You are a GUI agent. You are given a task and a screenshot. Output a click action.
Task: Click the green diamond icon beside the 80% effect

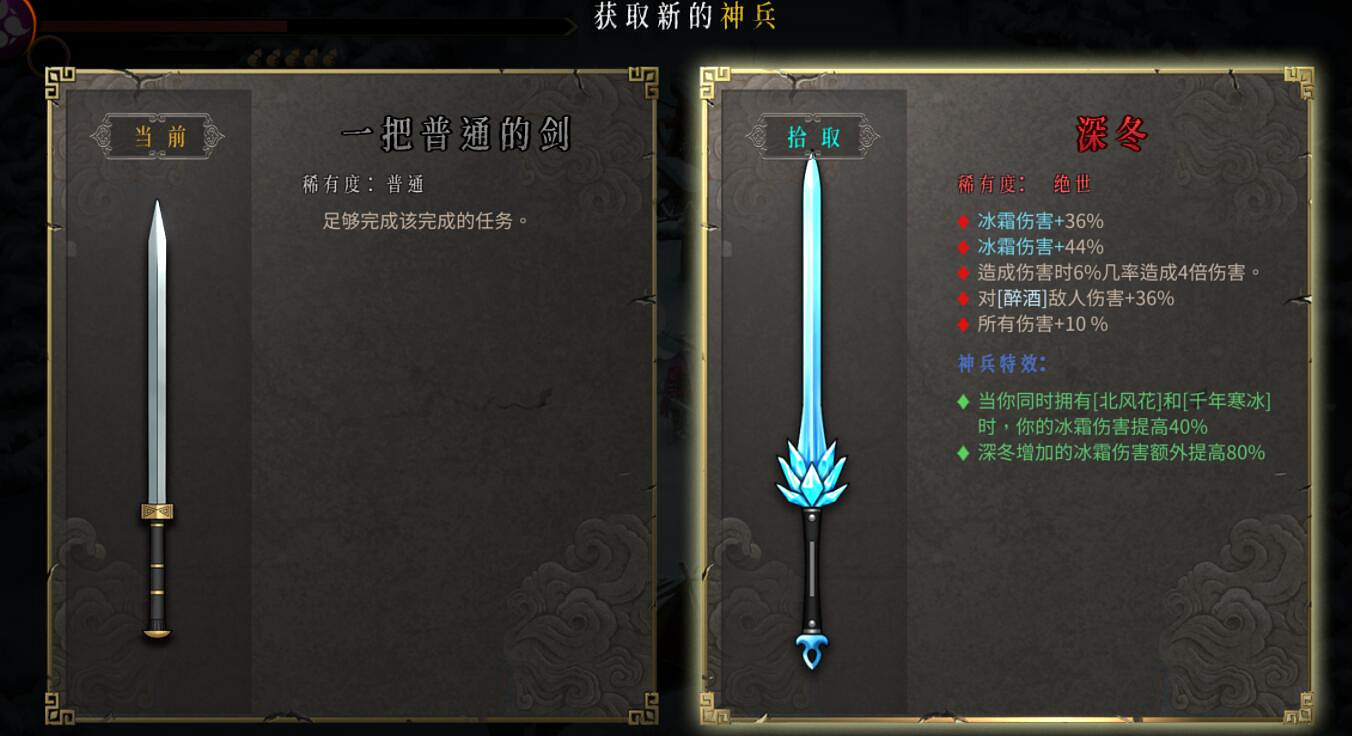point(965,452)
